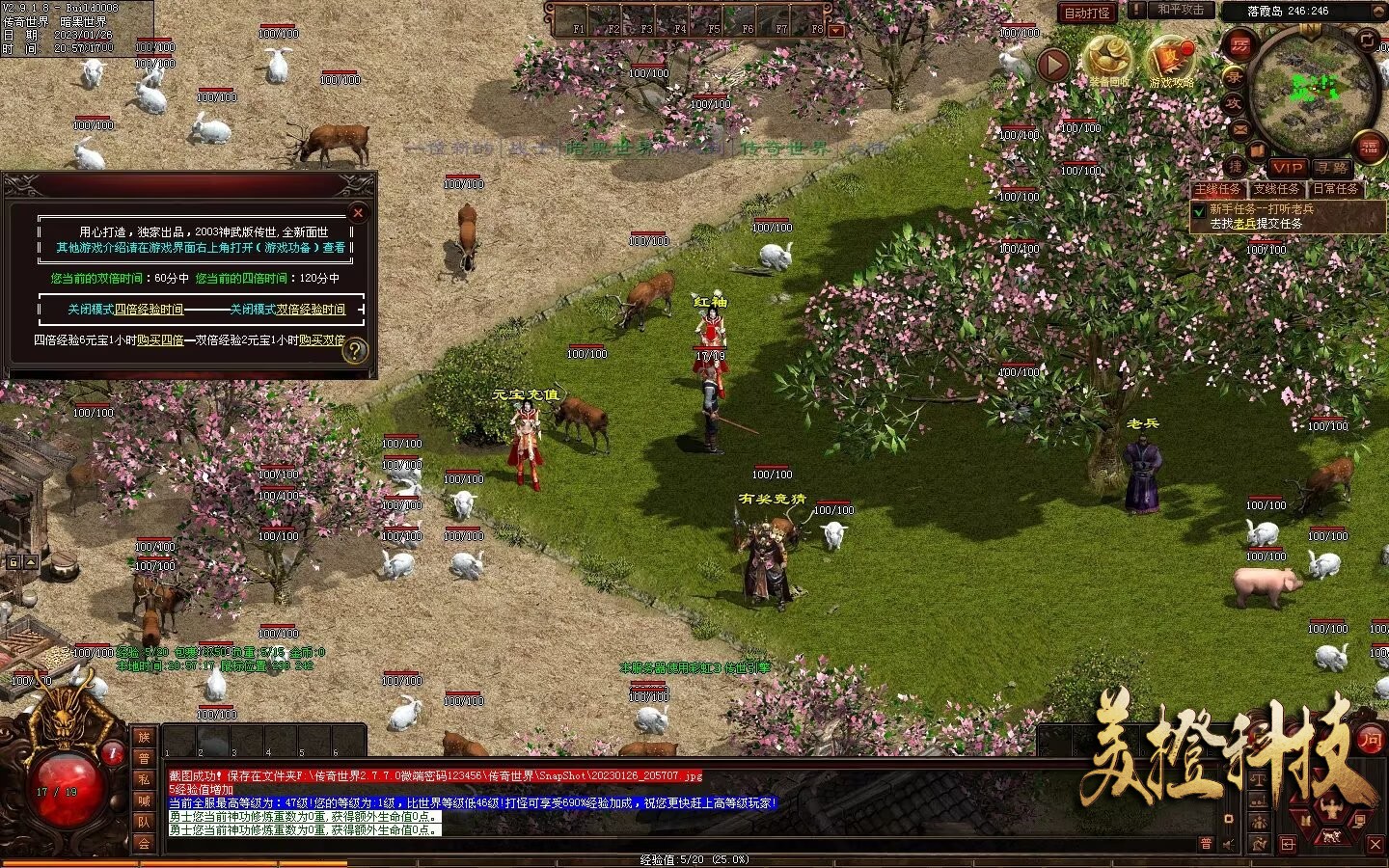
Task: Toggle the 自动打怪 auto-fight button
Action: pyautogui.click(x=1087, y=13)
